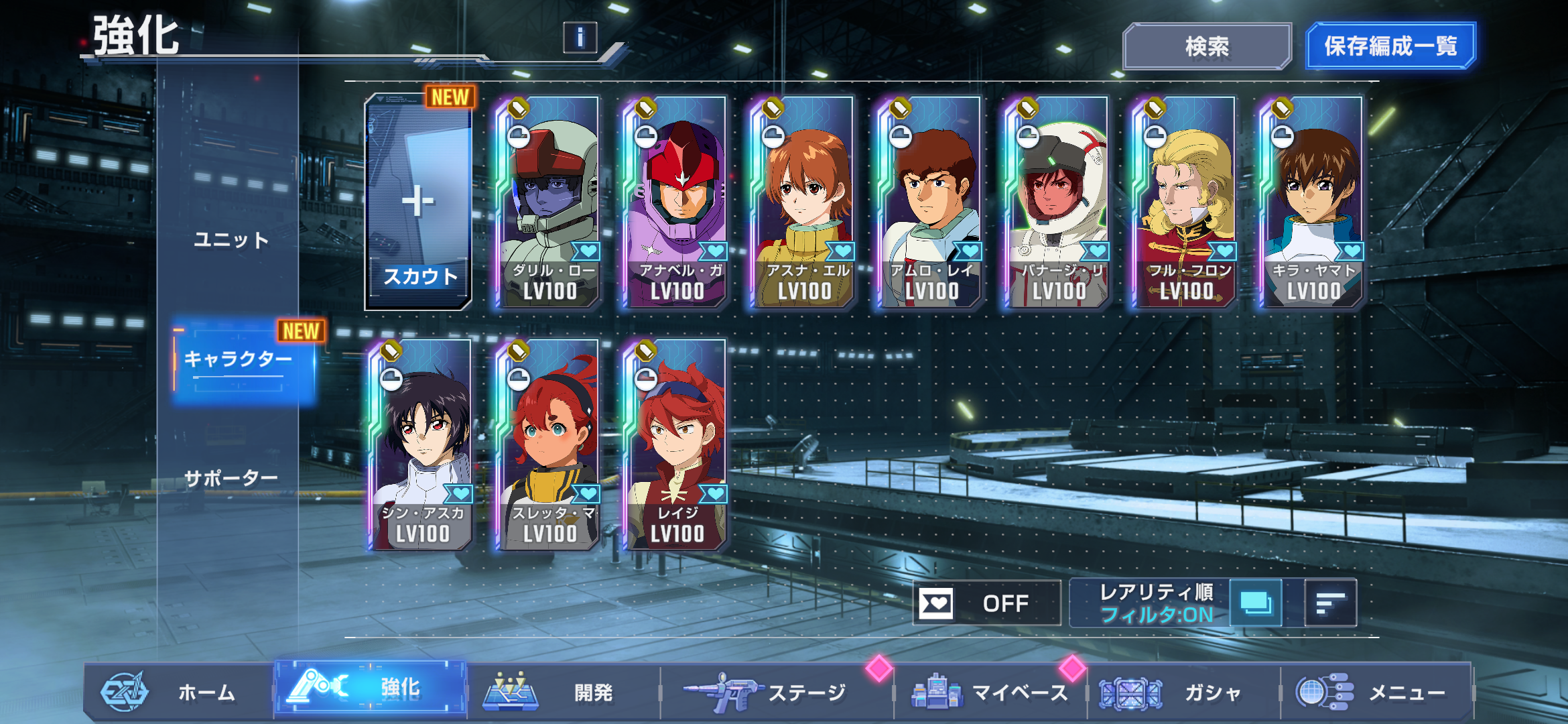Select the アスナ・エル character card
This screenshot has width=1568, height=724.
pyautogui.click(x=803, y=202)
